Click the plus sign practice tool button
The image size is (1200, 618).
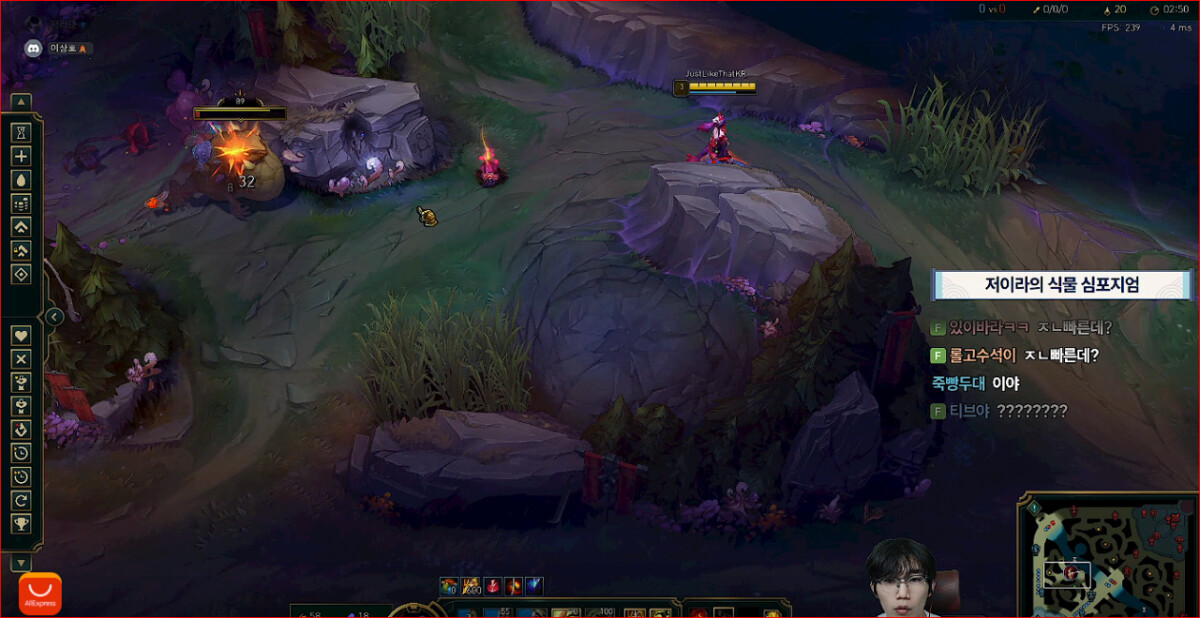point(21,156)
